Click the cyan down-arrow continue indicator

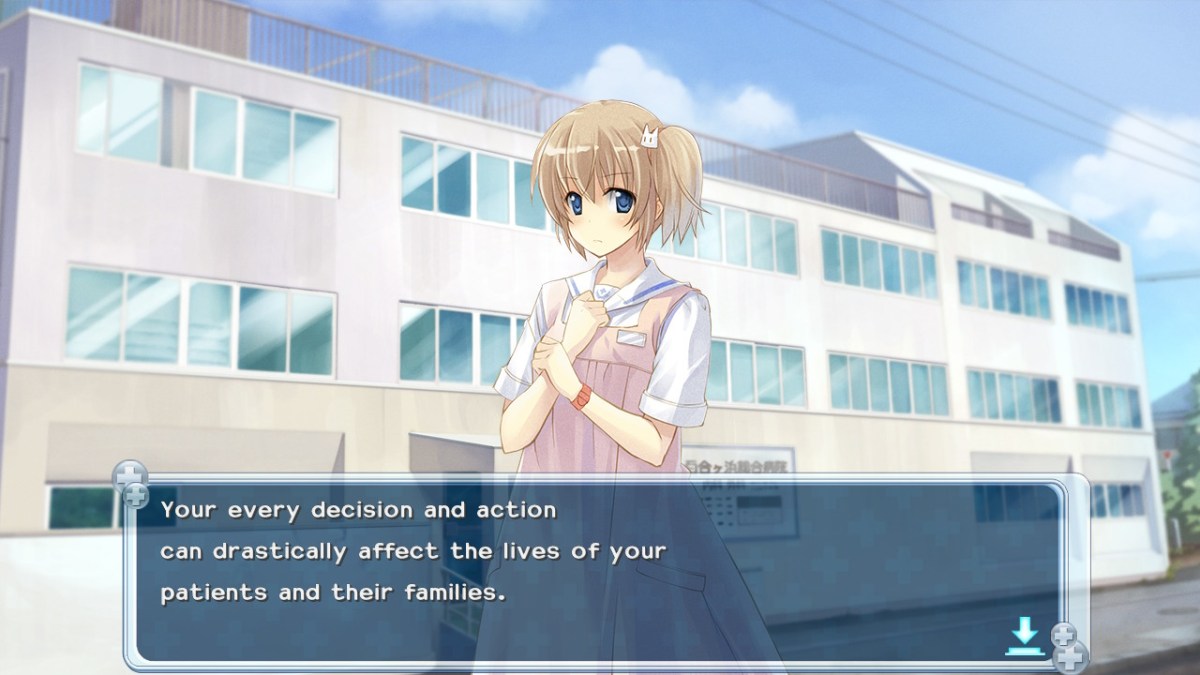coord(1024,636)
